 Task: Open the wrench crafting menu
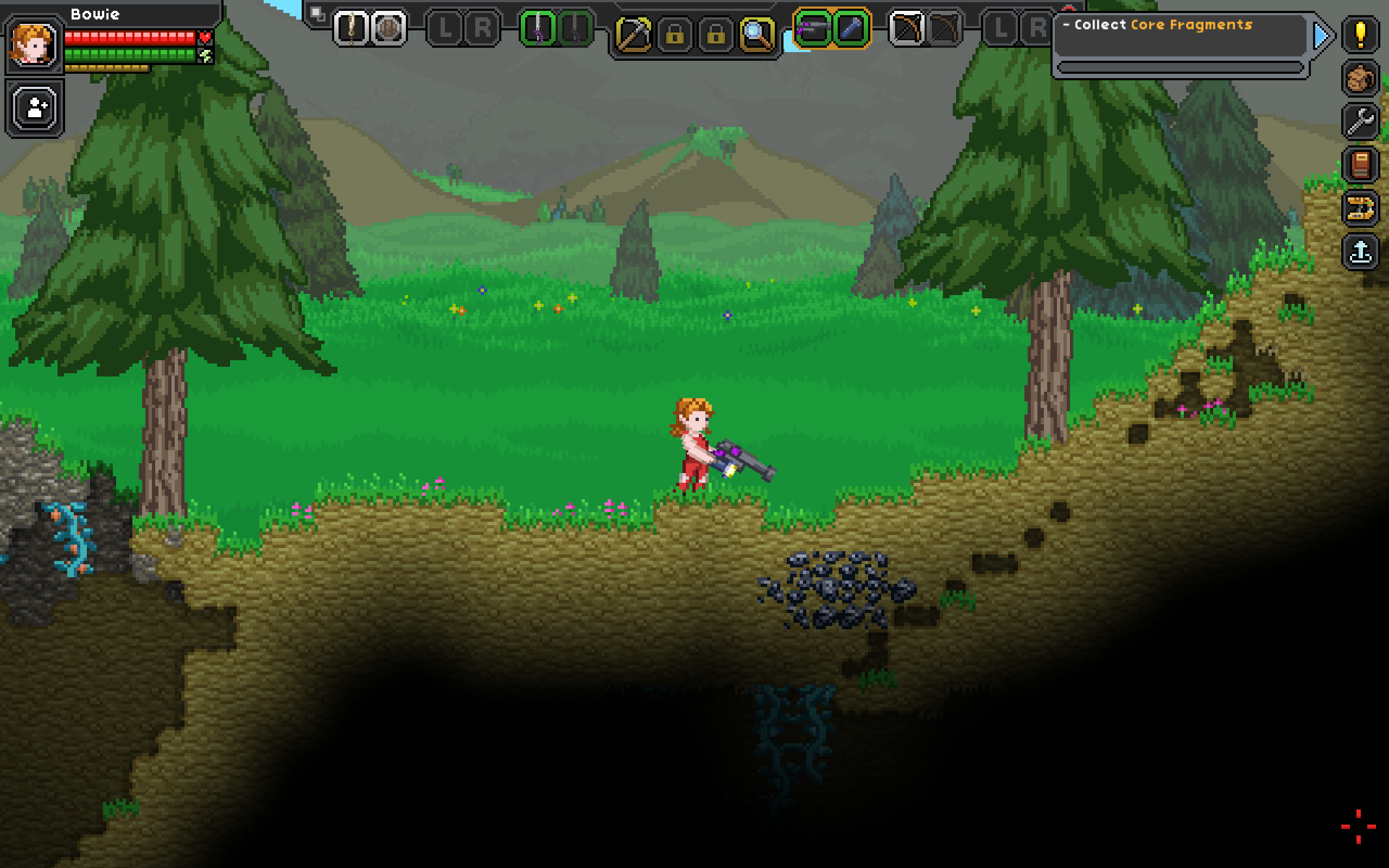pos(1360,121)
